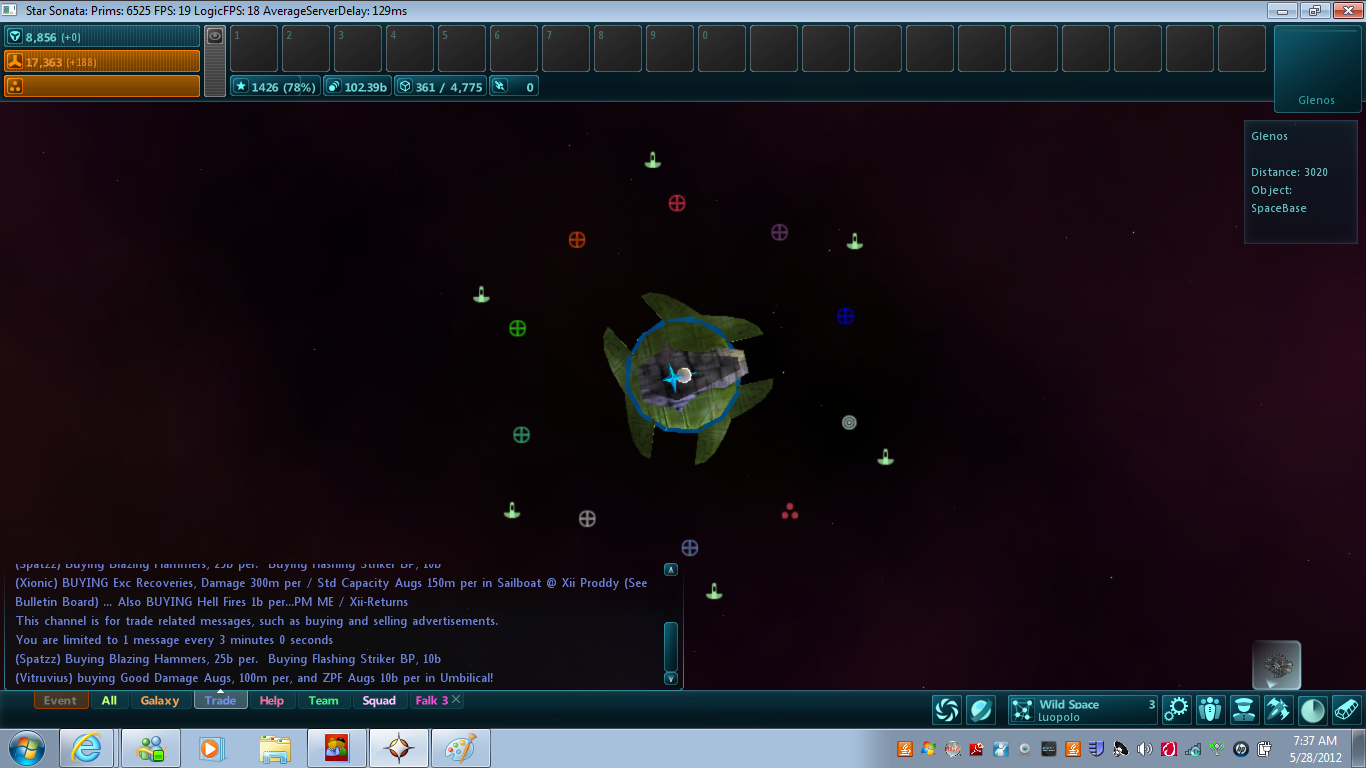Image resolution: width=1366 pixels, height=768 pixels.
Task: Open the All chat tab
Action: 109,700
